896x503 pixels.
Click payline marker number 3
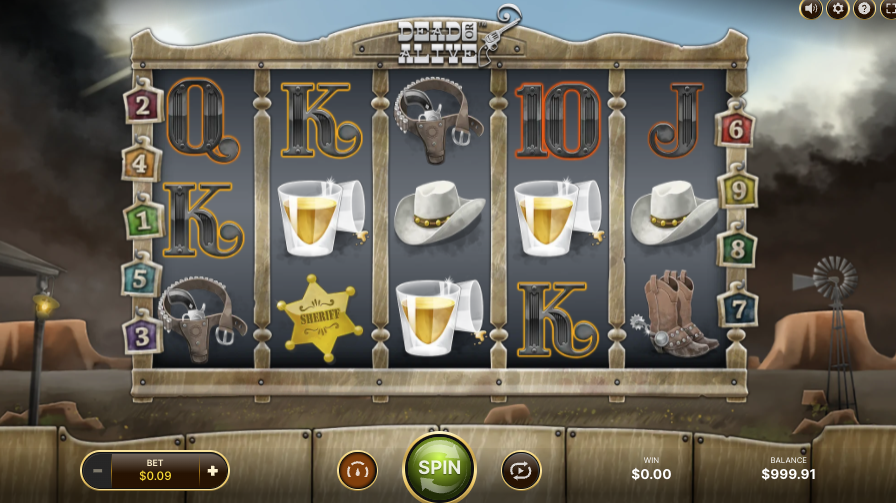pyautogui.click(x=142, y=334)
